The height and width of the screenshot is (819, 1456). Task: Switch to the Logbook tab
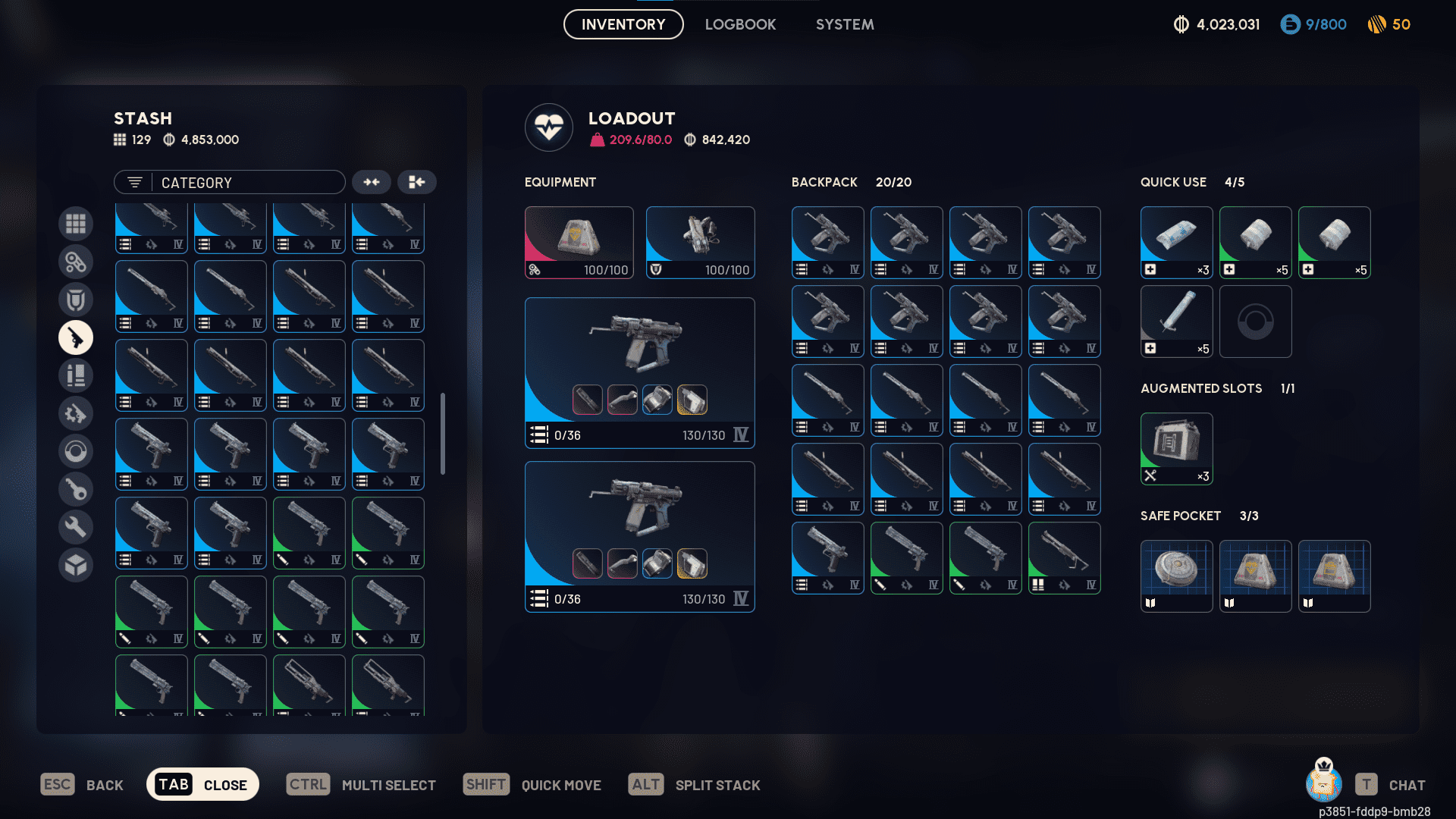point(740,24)
